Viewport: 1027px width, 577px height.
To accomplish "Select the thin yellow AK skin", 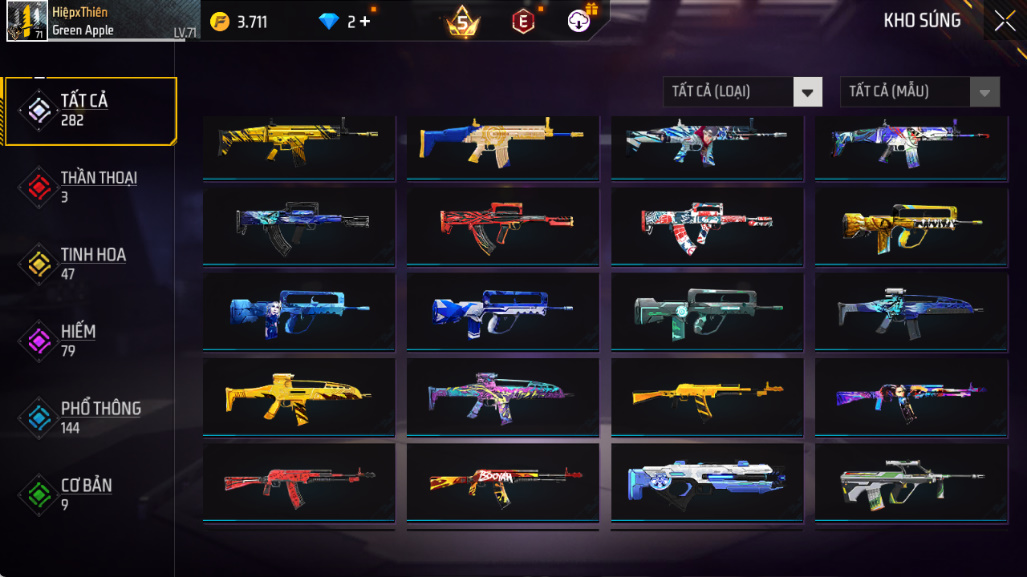I will coord(706,396).
